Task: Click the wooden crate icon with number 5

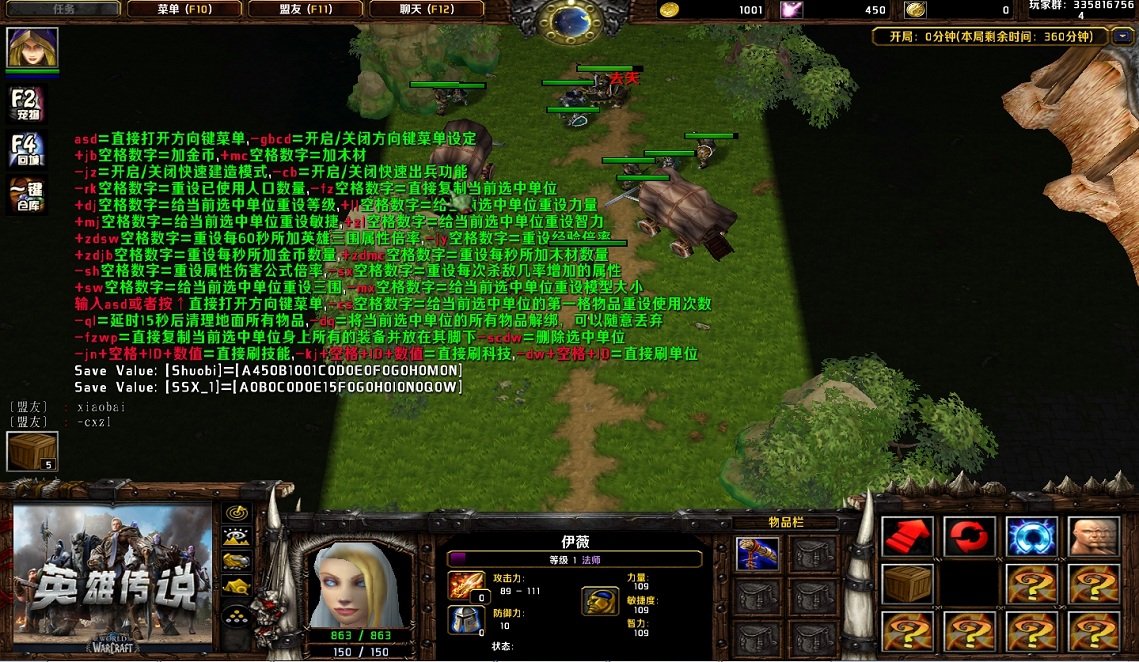Action: click(x=32, y=451)
